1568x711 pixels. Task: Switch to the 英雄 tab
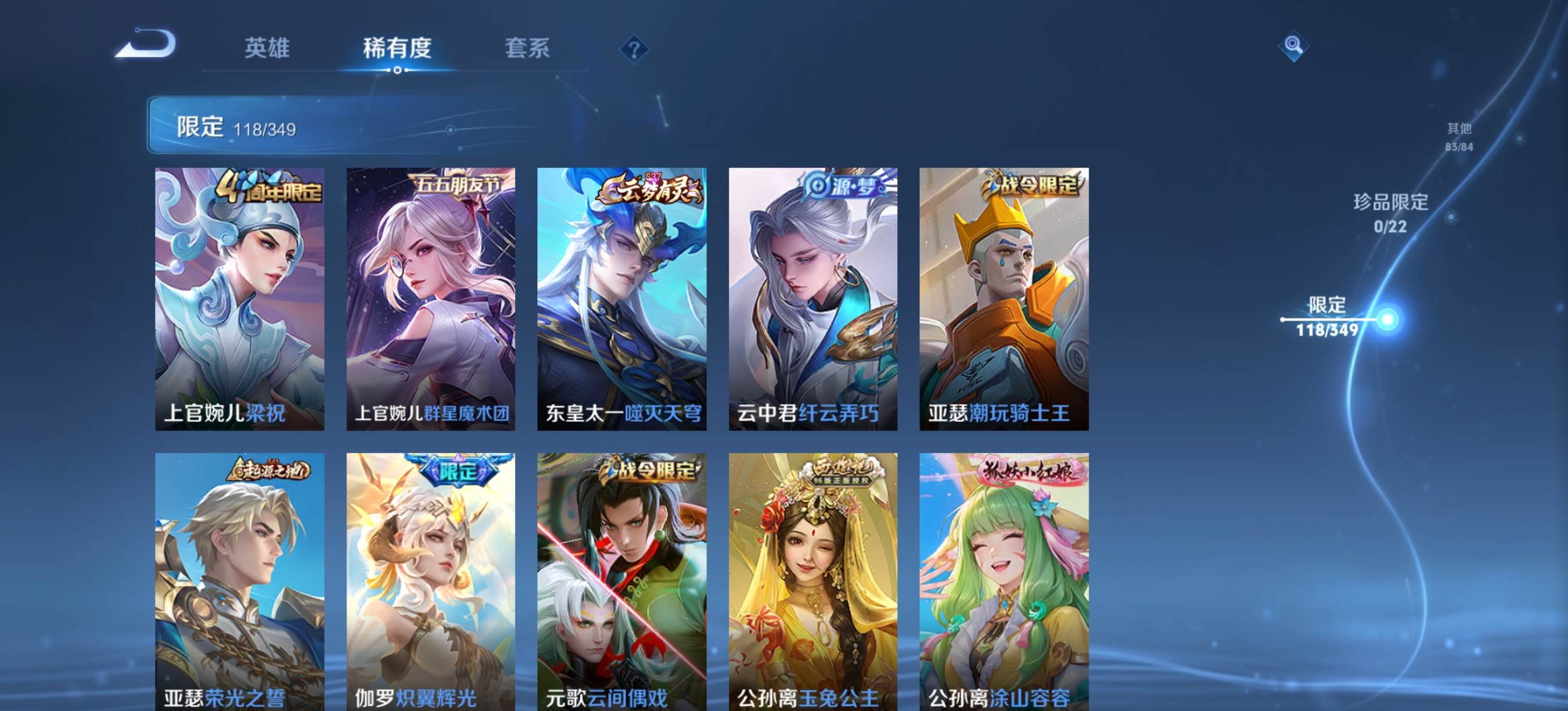[x=267, y=48]
